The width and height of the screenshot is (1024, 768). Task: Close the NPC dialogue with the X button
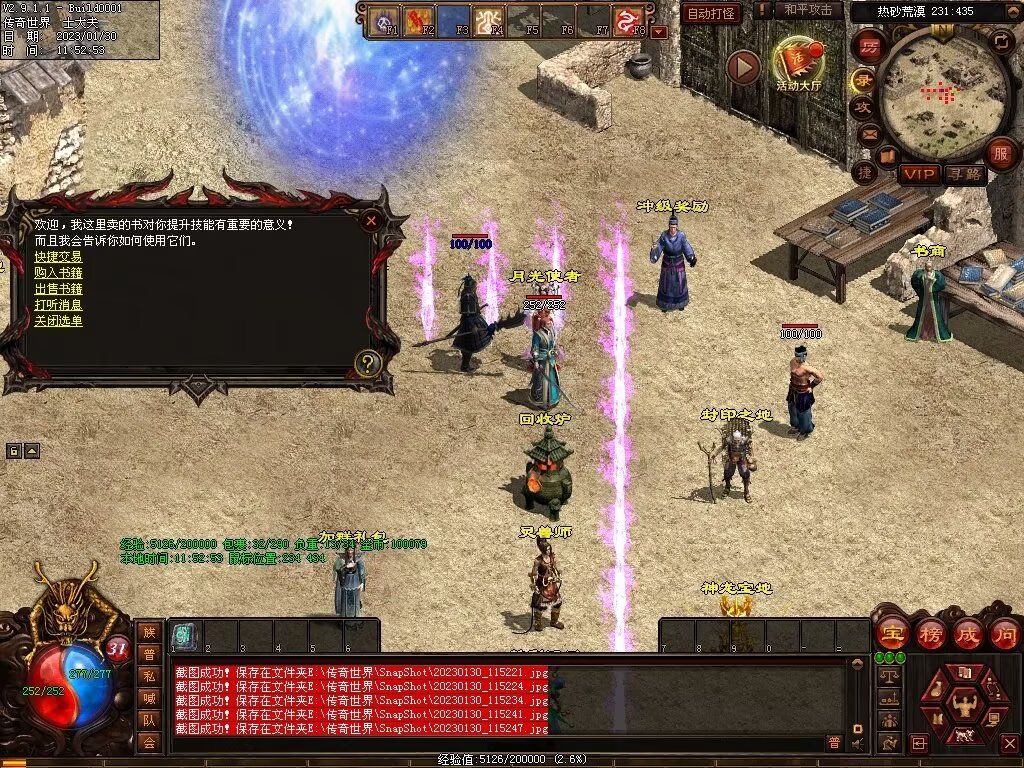pyautogui.click(x=371, y=220)
